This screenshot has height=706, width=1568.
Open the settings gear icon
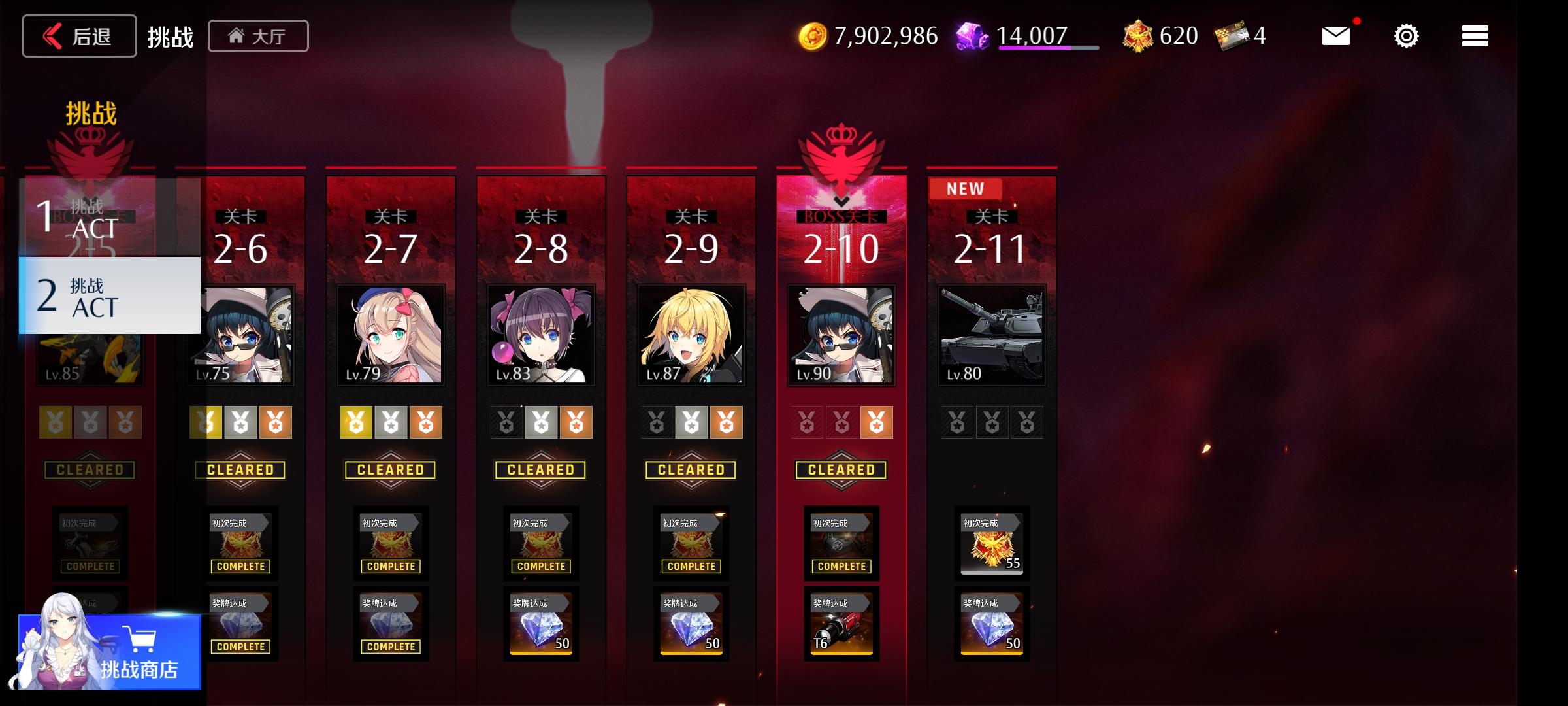(1405, 35)
